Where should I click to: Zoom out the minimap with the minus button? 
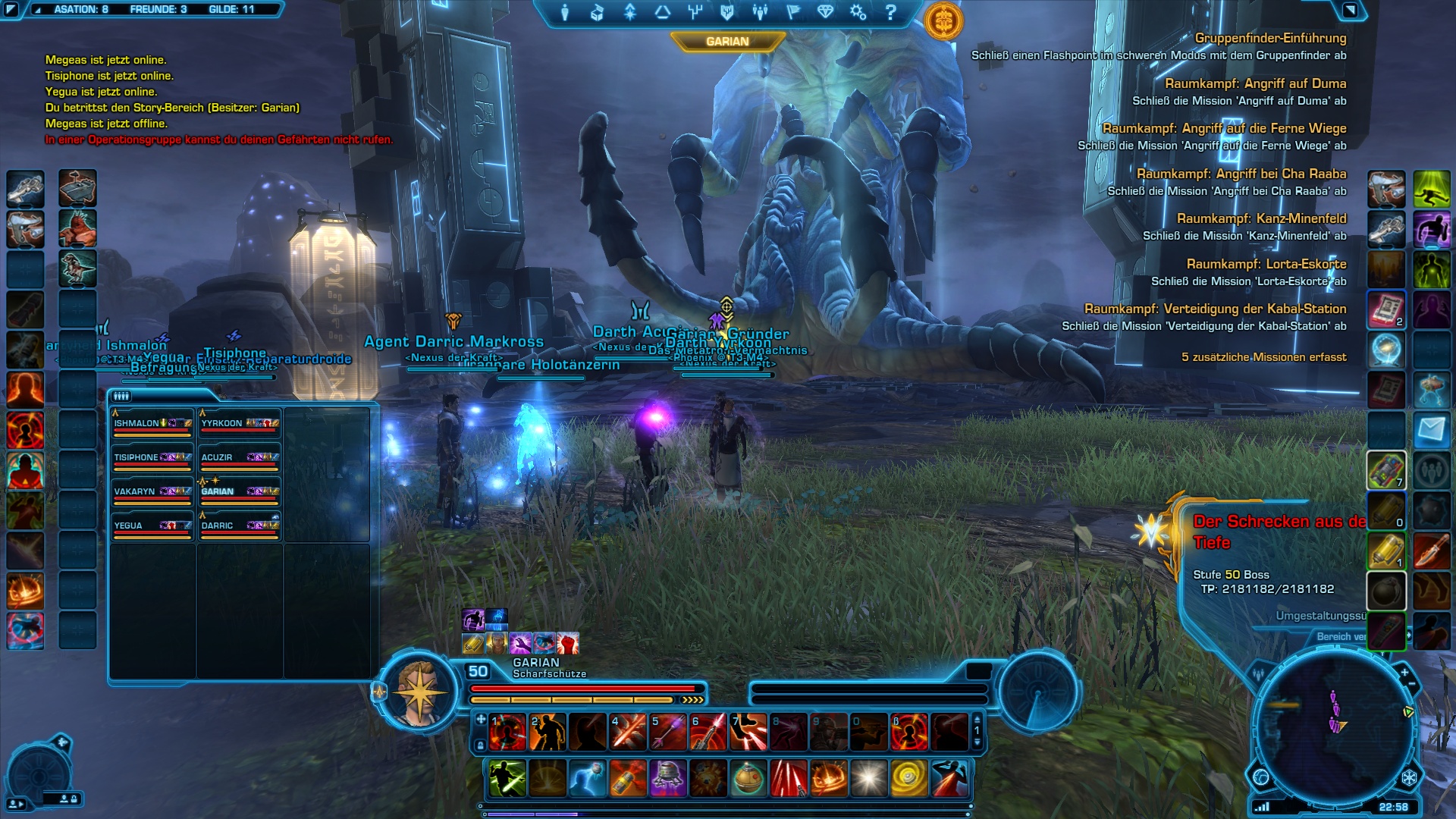click(x=1412, y=685)
